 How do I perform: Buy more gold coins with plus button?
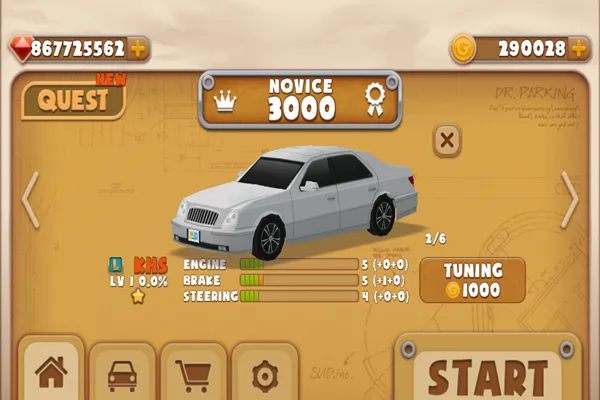coord(580,48)
